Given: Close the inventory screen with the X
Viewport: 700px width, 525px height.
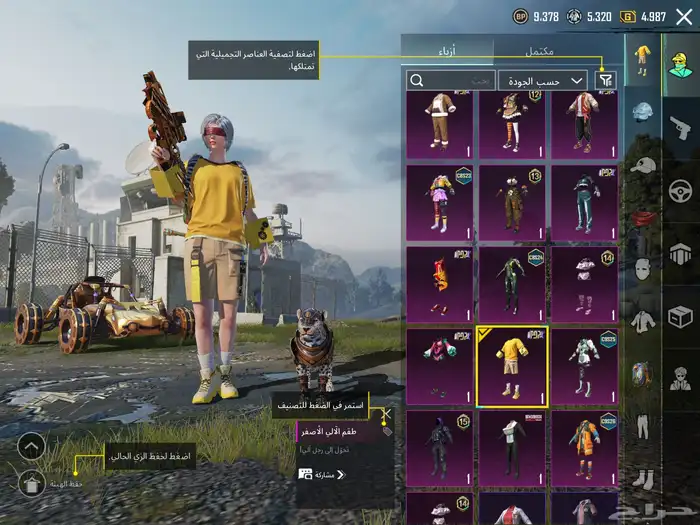Looking at the screenshot, I should [x=684, y=16].
